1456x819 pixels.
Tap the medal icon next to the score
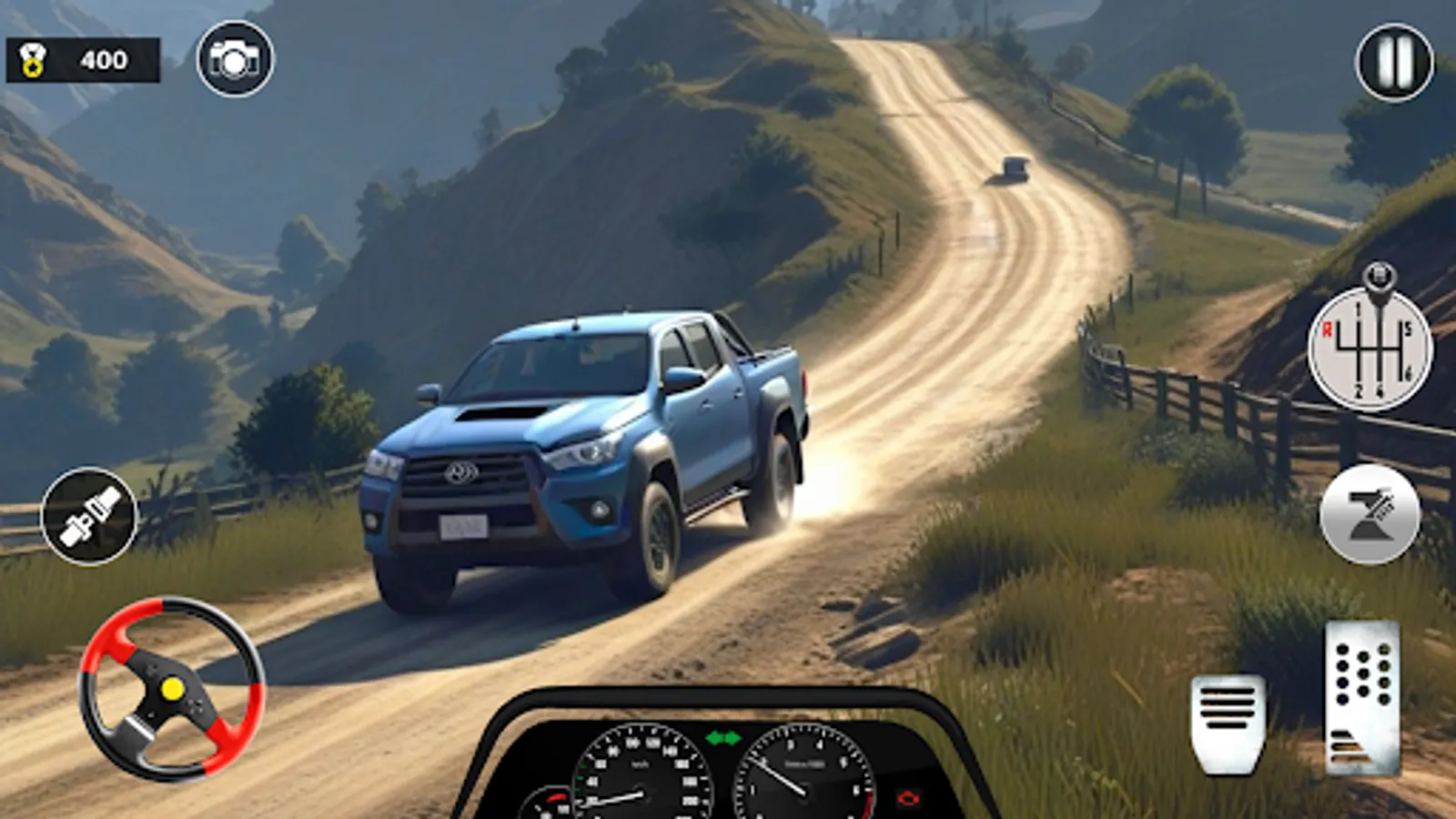(35, 61)
